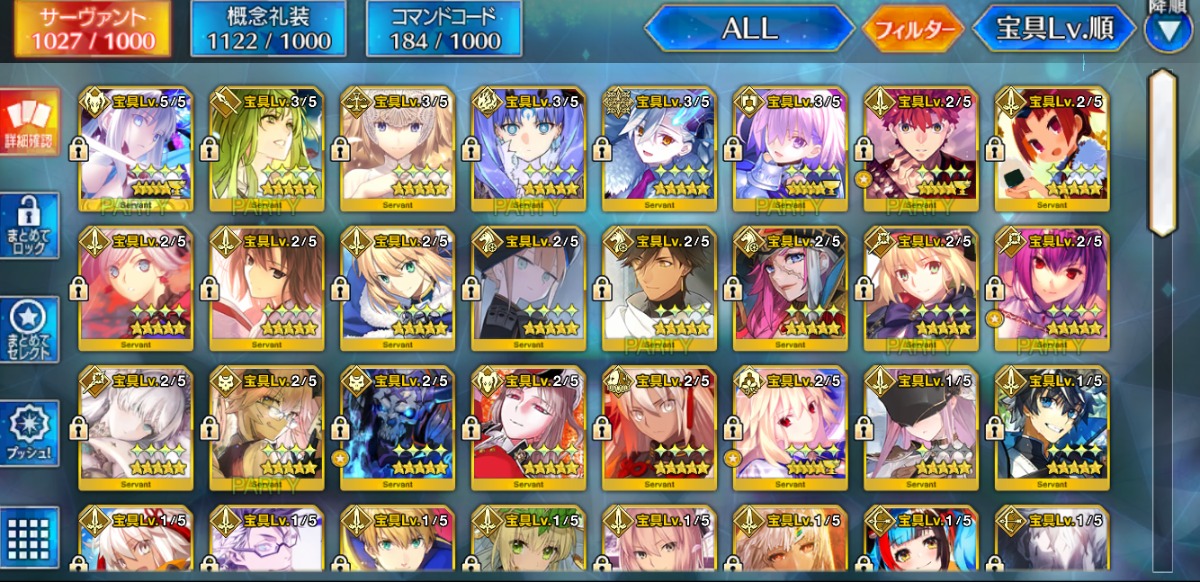Choose the red-uniformed Nightingale servant card

click(528, 427)
